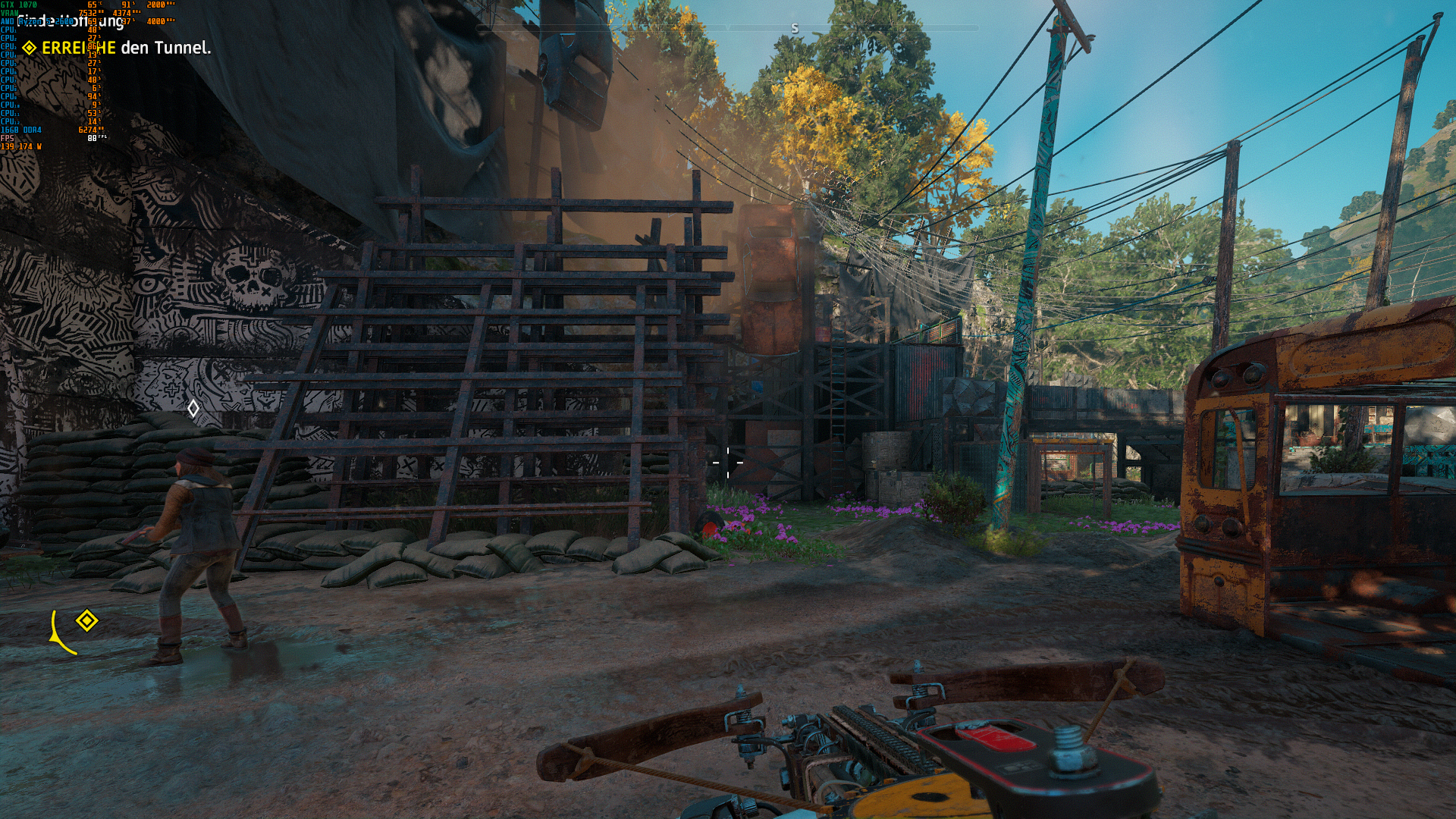1456x819 pixels.
Task: Click the FPS counter showing 88
Action: tap(91, 139)
